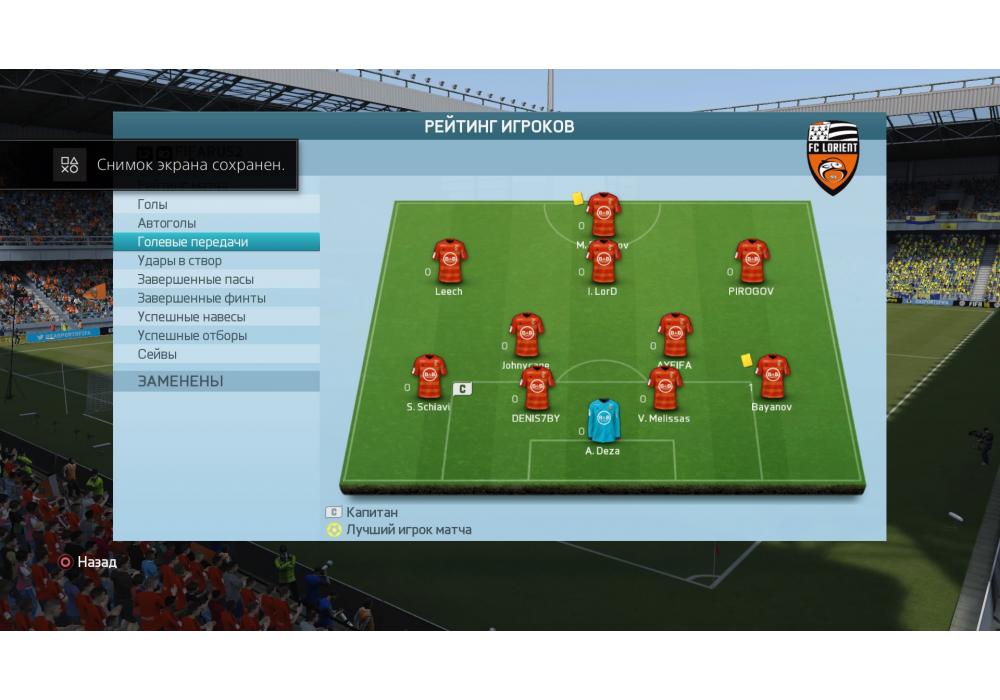
Task: Select DENIS7BY on the pitch
Action: (x=537, y=388)
